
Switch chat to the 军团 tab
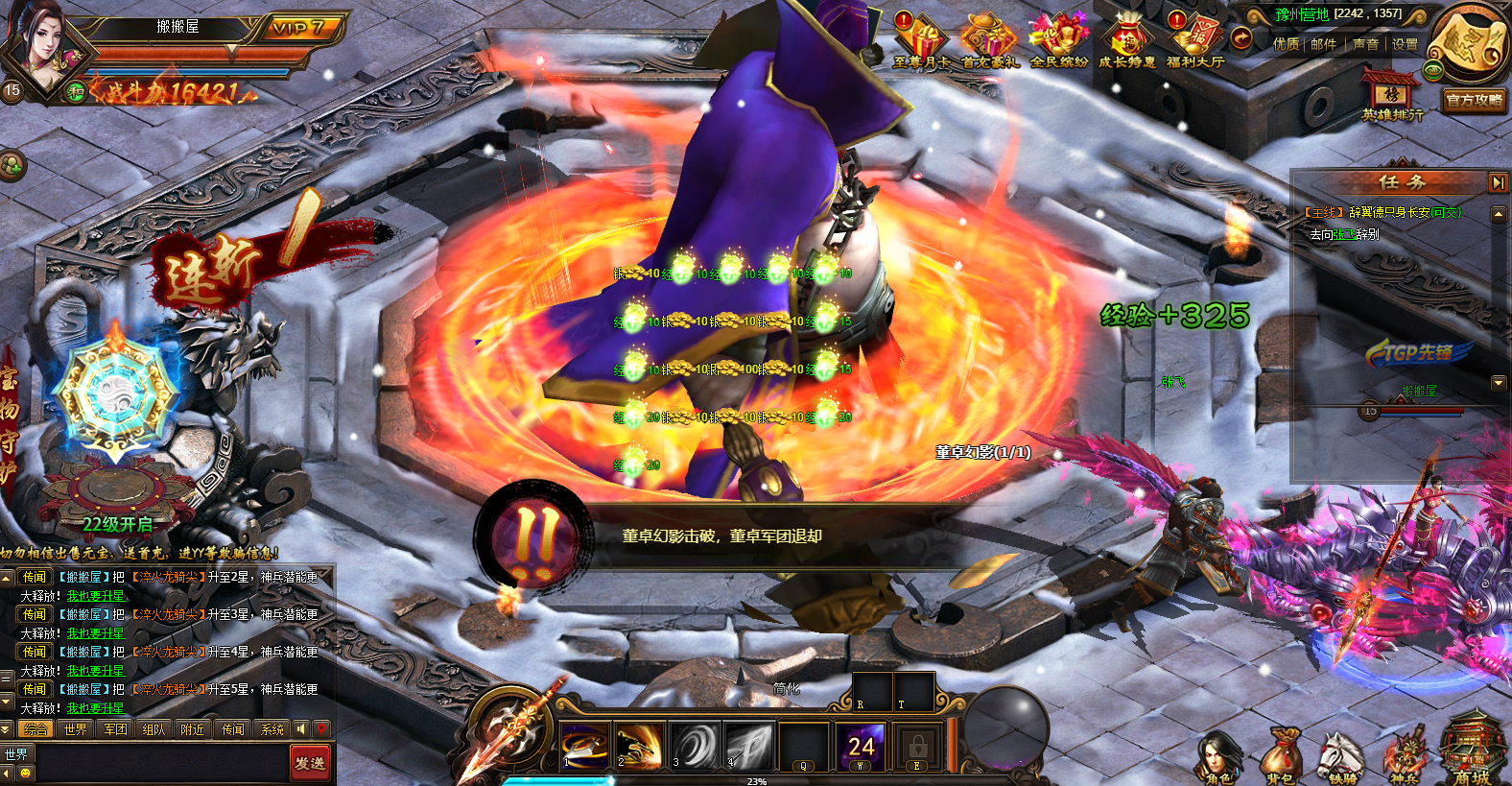115,729
